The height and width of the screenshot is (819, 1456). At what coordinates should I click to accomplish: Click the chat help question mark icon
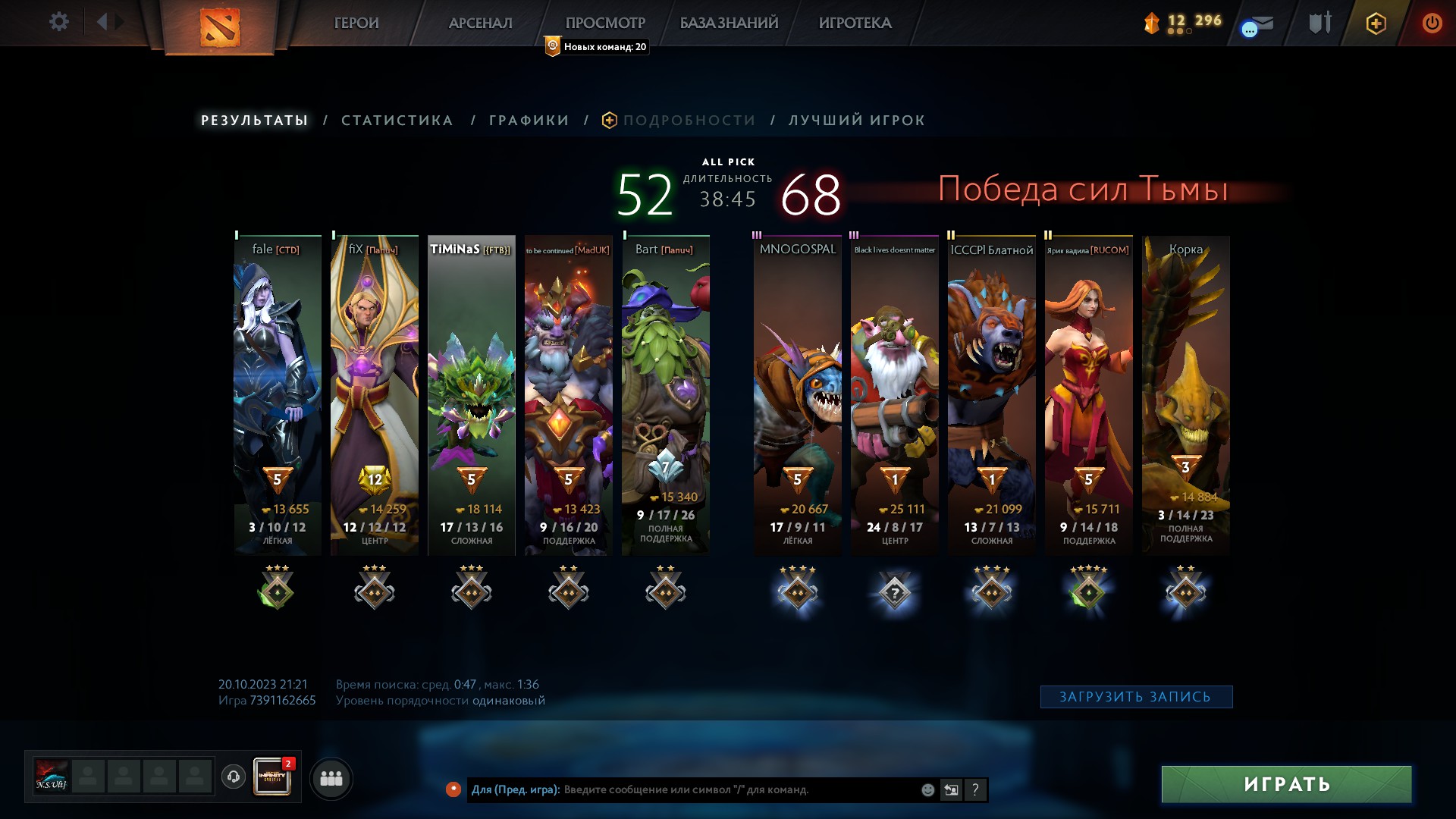coord(975,790)
